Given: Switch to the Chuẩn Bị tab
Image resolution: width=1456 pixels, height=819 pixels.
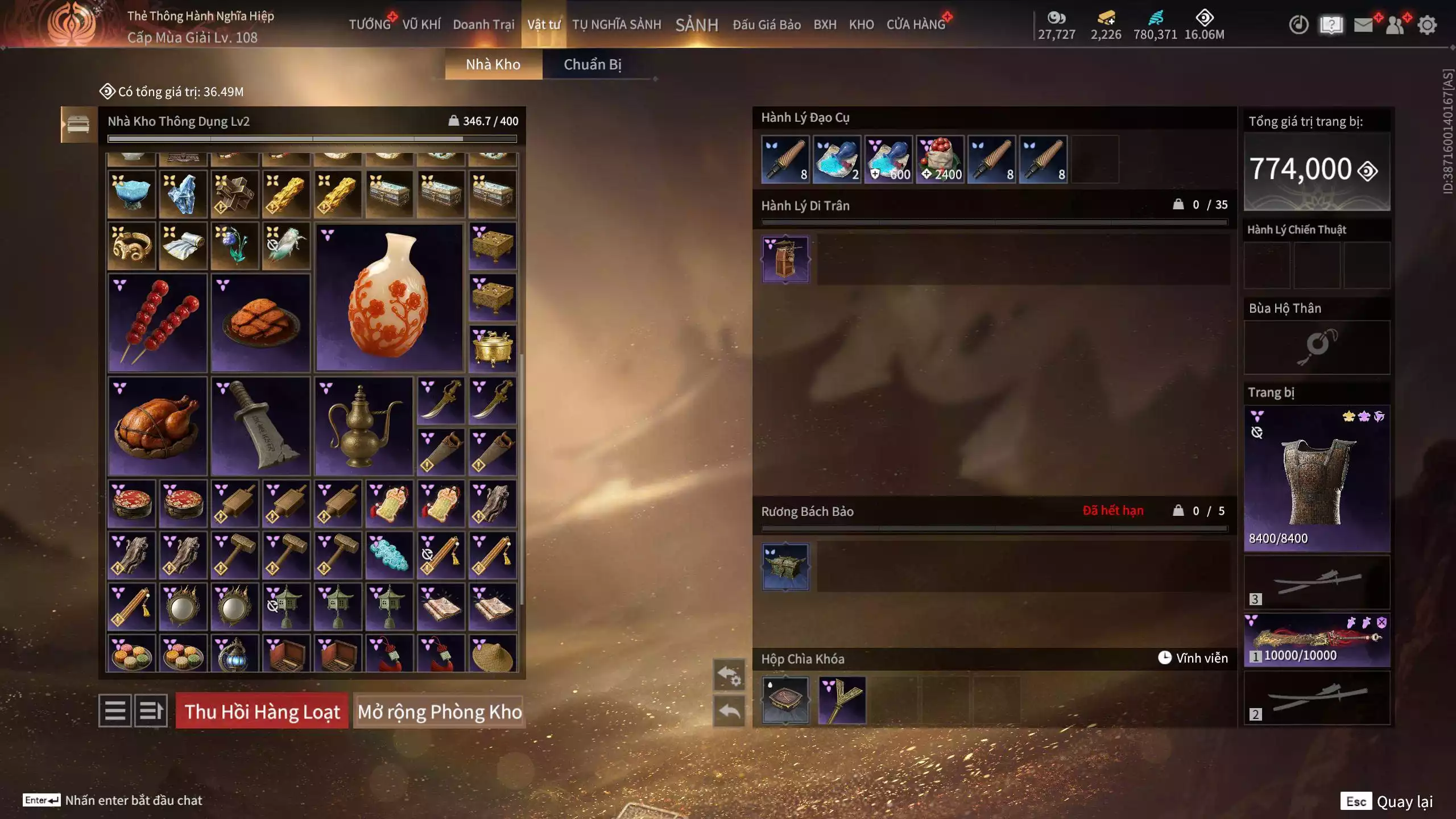Looking at the screenshot, I should point(592,64).
